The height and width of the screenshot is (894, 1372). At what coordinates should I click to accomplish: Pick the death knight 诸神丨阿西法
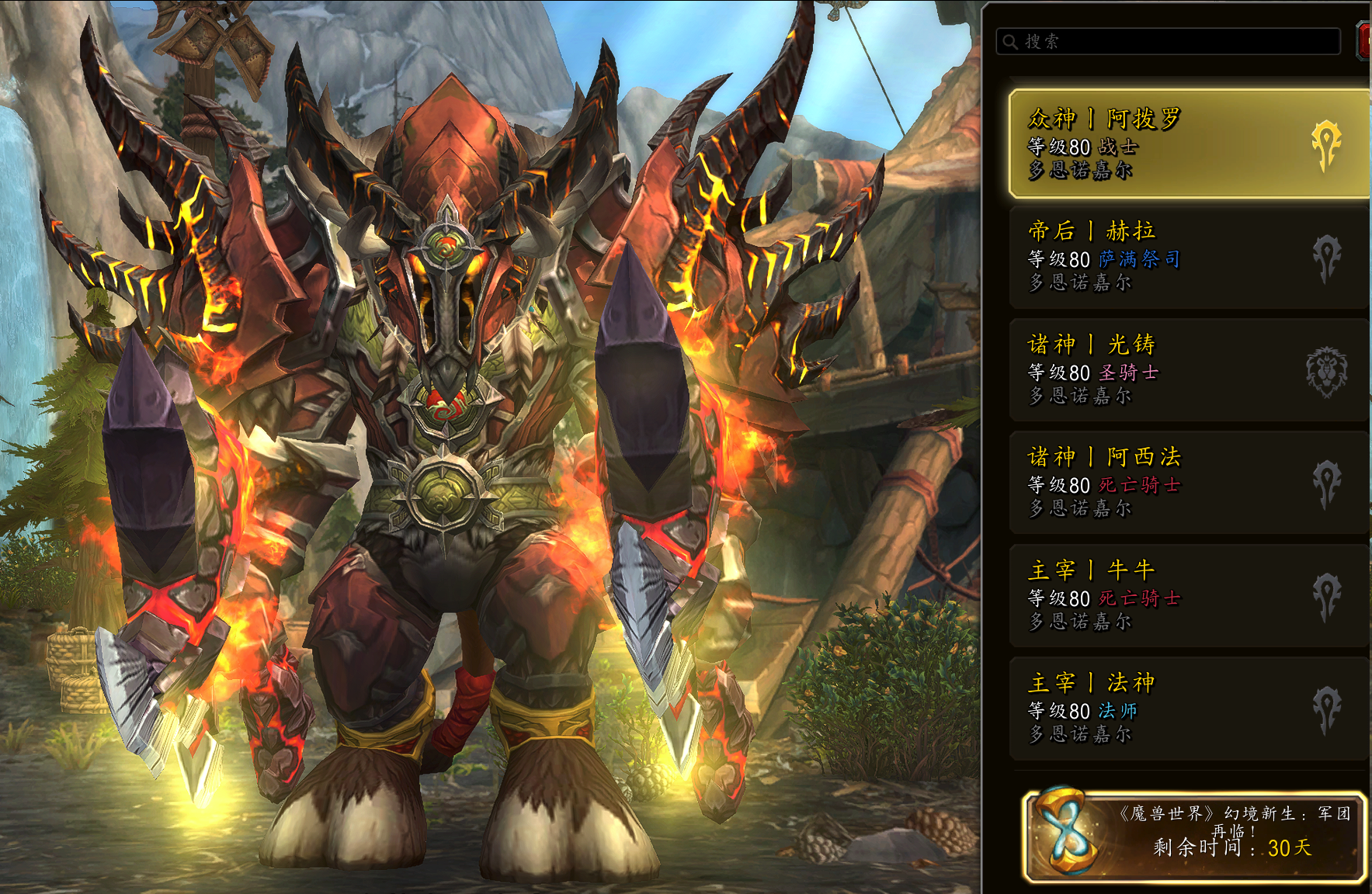1186,483
